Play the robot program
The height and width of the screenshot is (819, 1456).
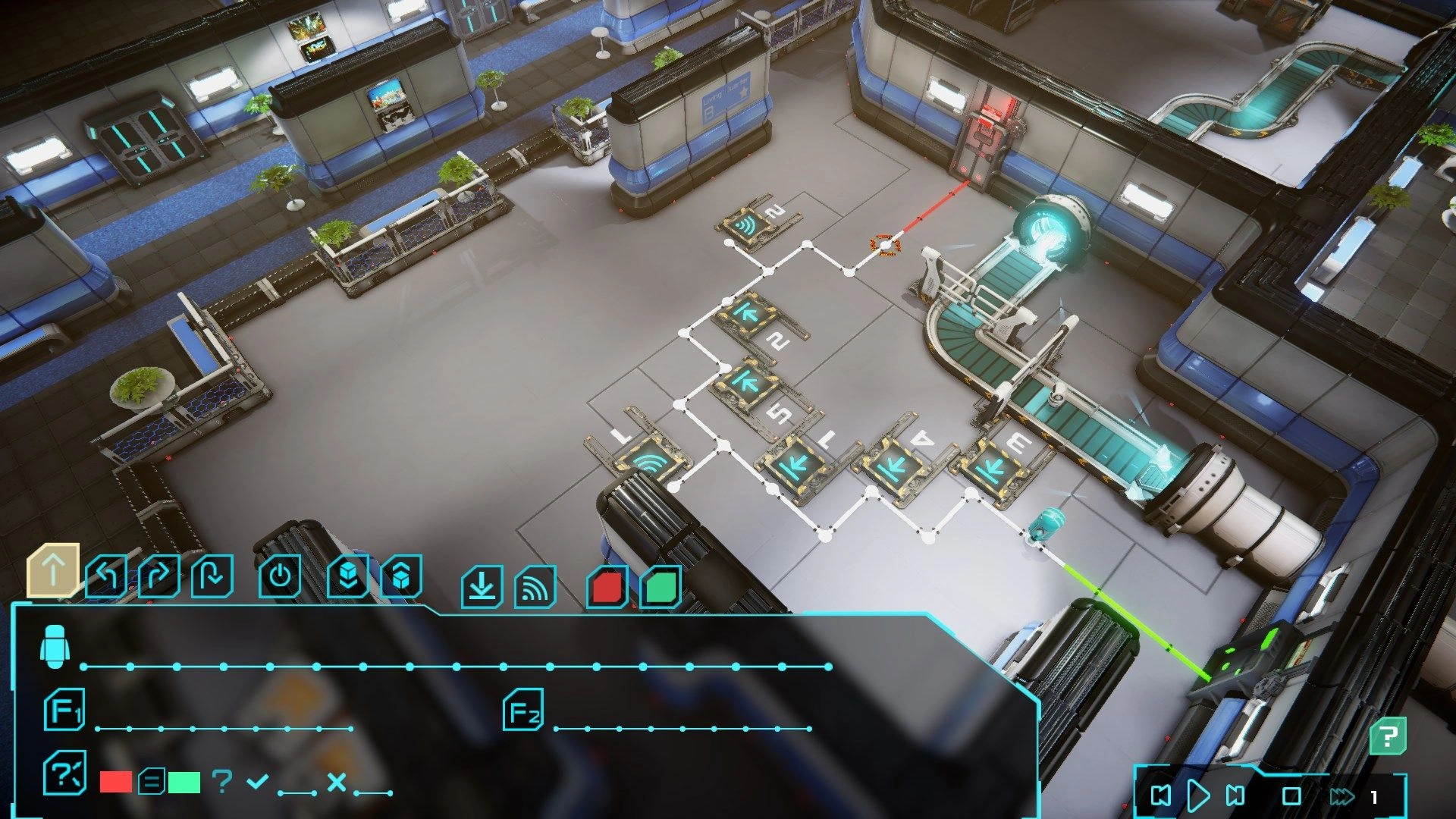pos(1198,795)
